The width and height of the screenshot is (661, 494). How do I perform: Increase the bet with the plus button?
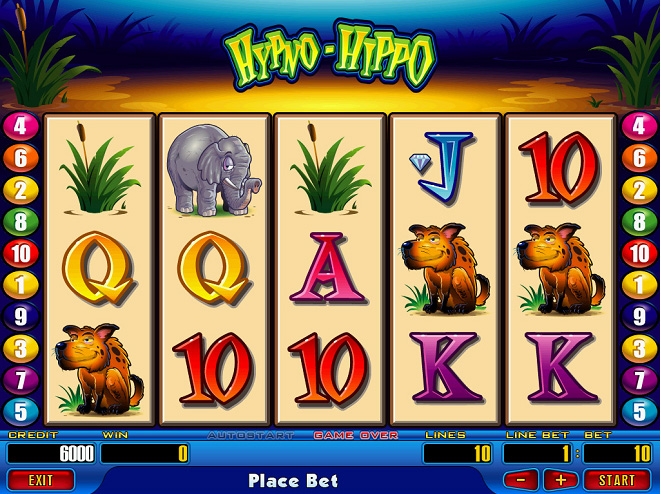tap(560, 480)
